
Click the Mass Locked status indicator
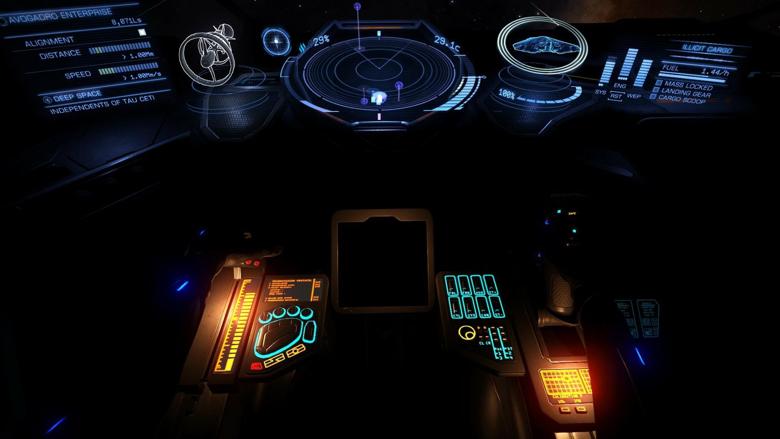tap(684, 86)
